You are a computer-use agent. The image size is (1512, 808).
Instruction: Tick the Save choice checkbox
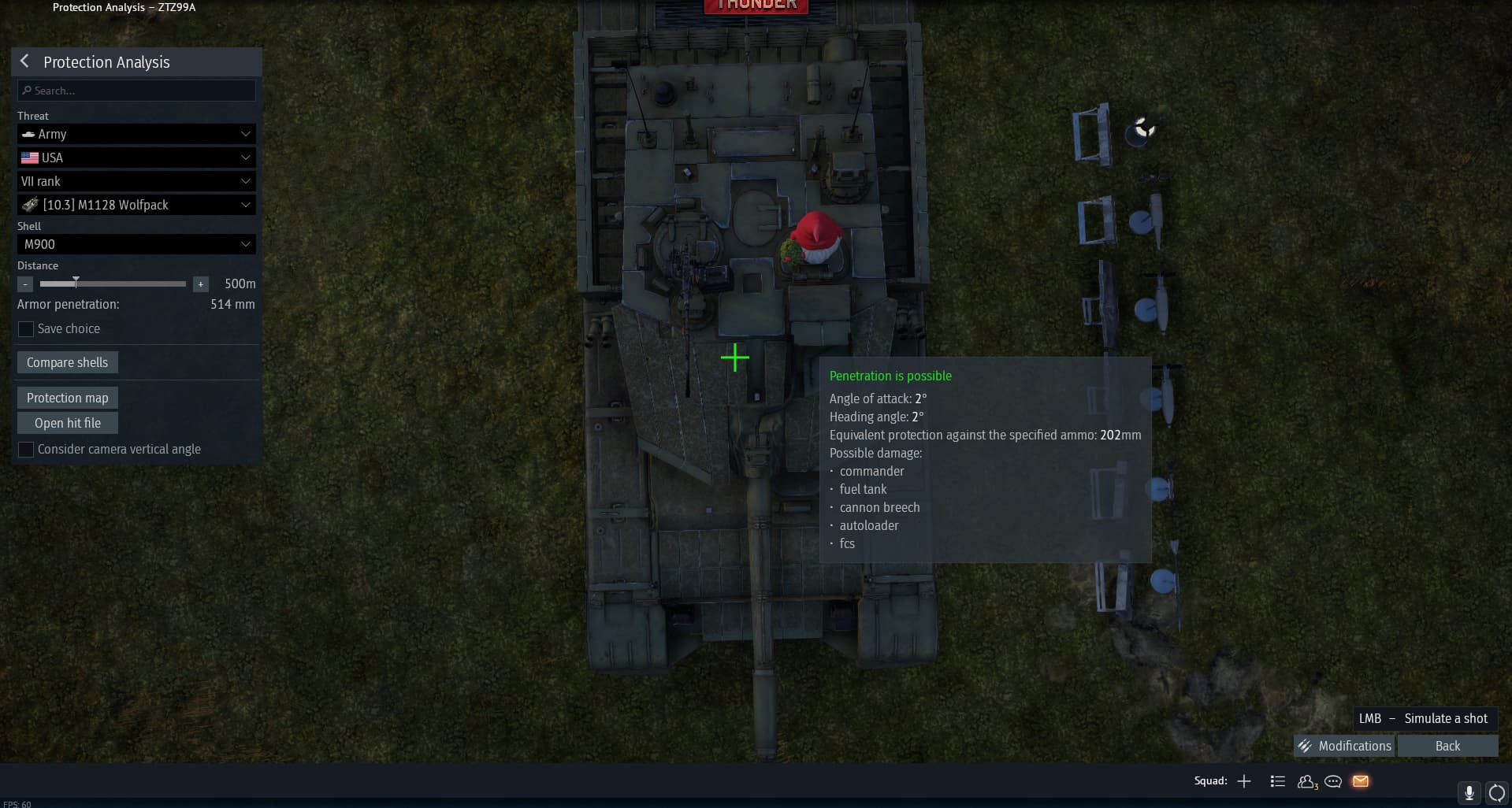pyautogui.click(x=26, y=329)
